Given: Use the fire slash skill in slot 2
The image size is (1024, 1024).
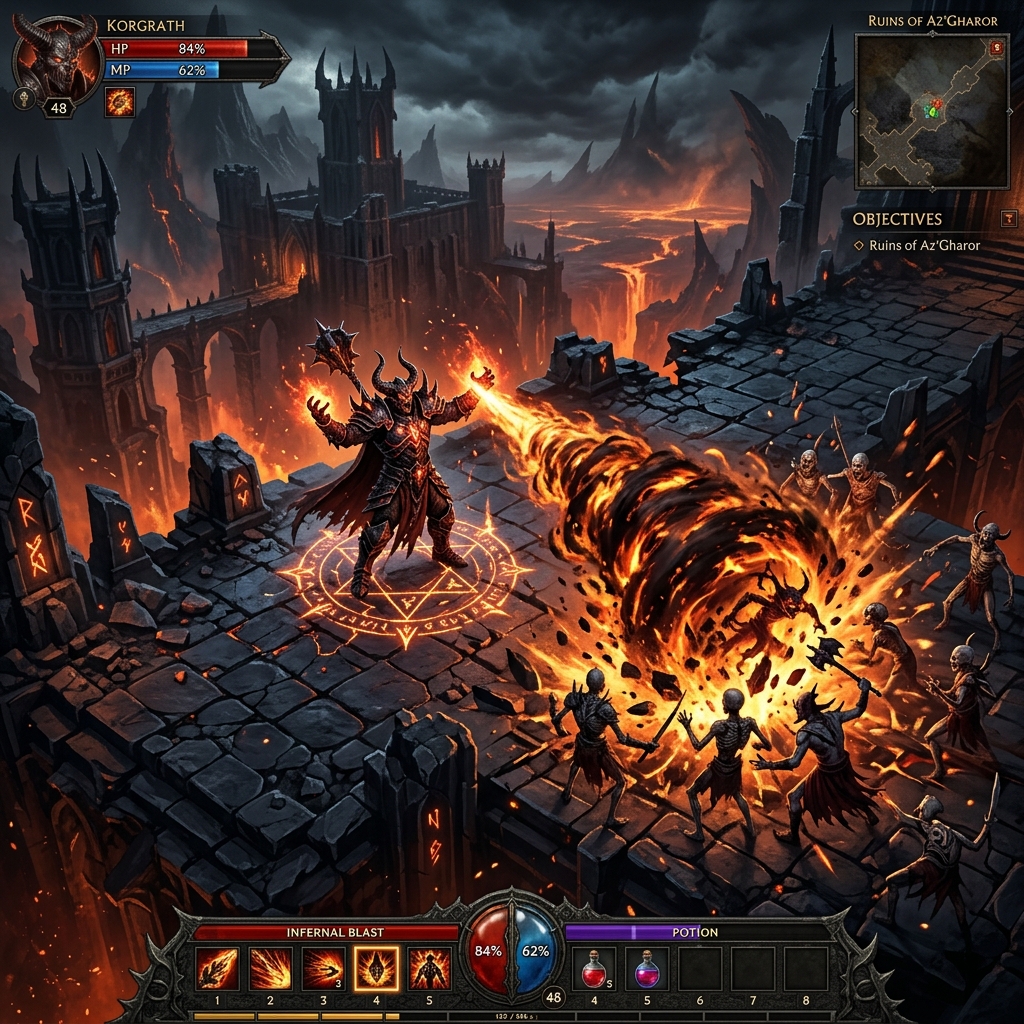Looking at the screenshot, I should point(270,968).
